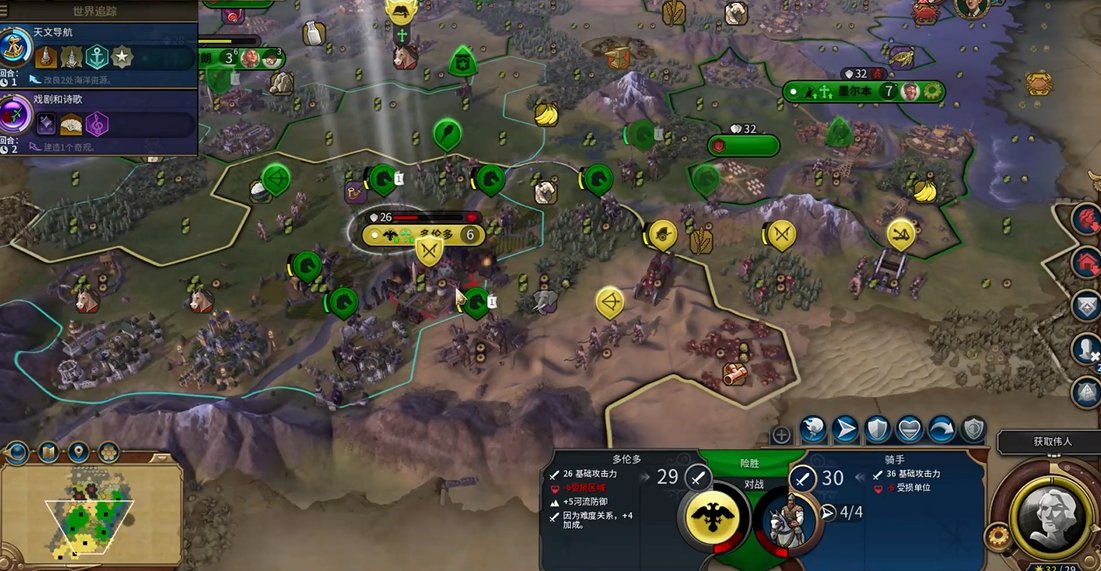Toggle the hex grid display

pyautogui.click(x=107, y=453)
